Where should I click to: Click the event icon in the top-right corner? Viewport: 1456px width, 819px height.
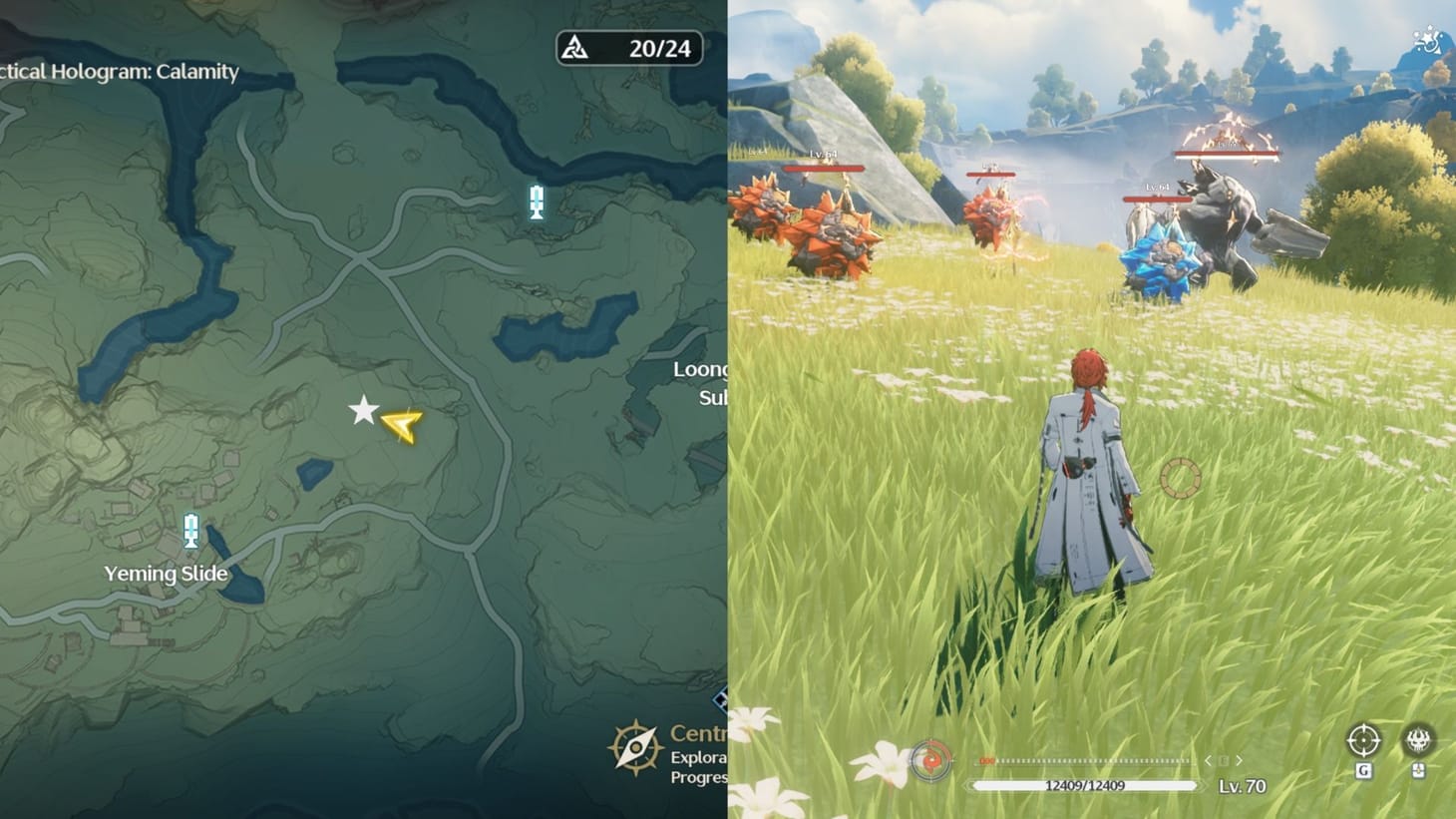(1426, 42)
